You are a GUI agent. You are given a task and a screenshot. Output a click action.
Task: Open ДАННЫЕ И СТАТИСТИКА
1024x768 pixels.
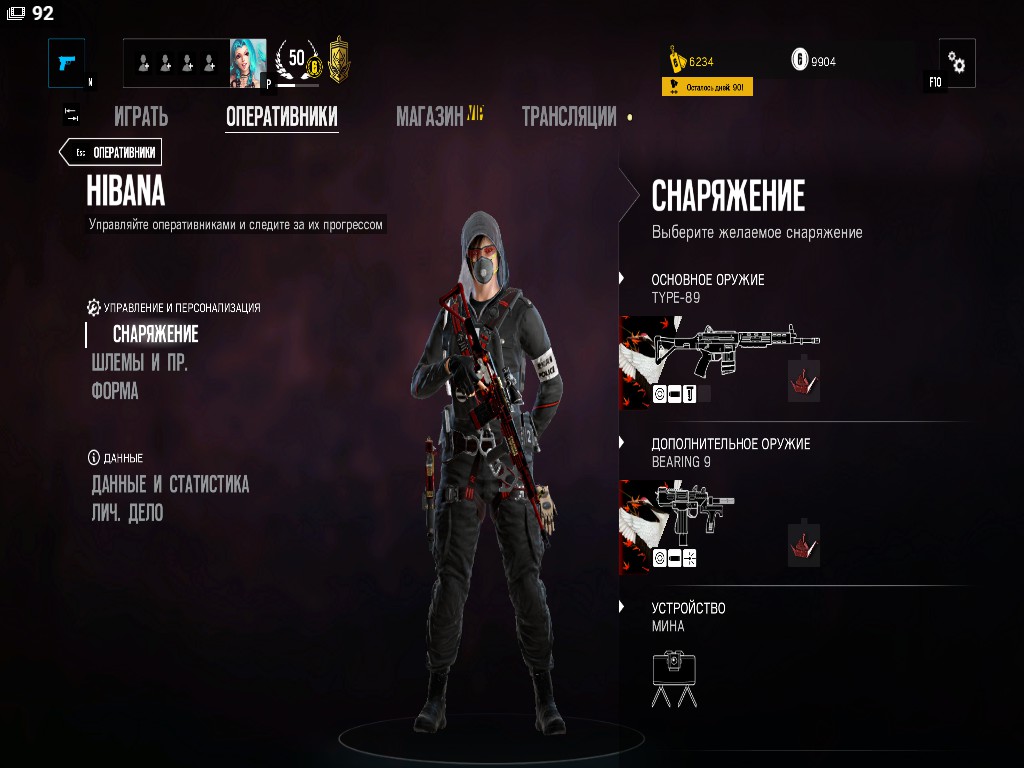coord(170,485)
